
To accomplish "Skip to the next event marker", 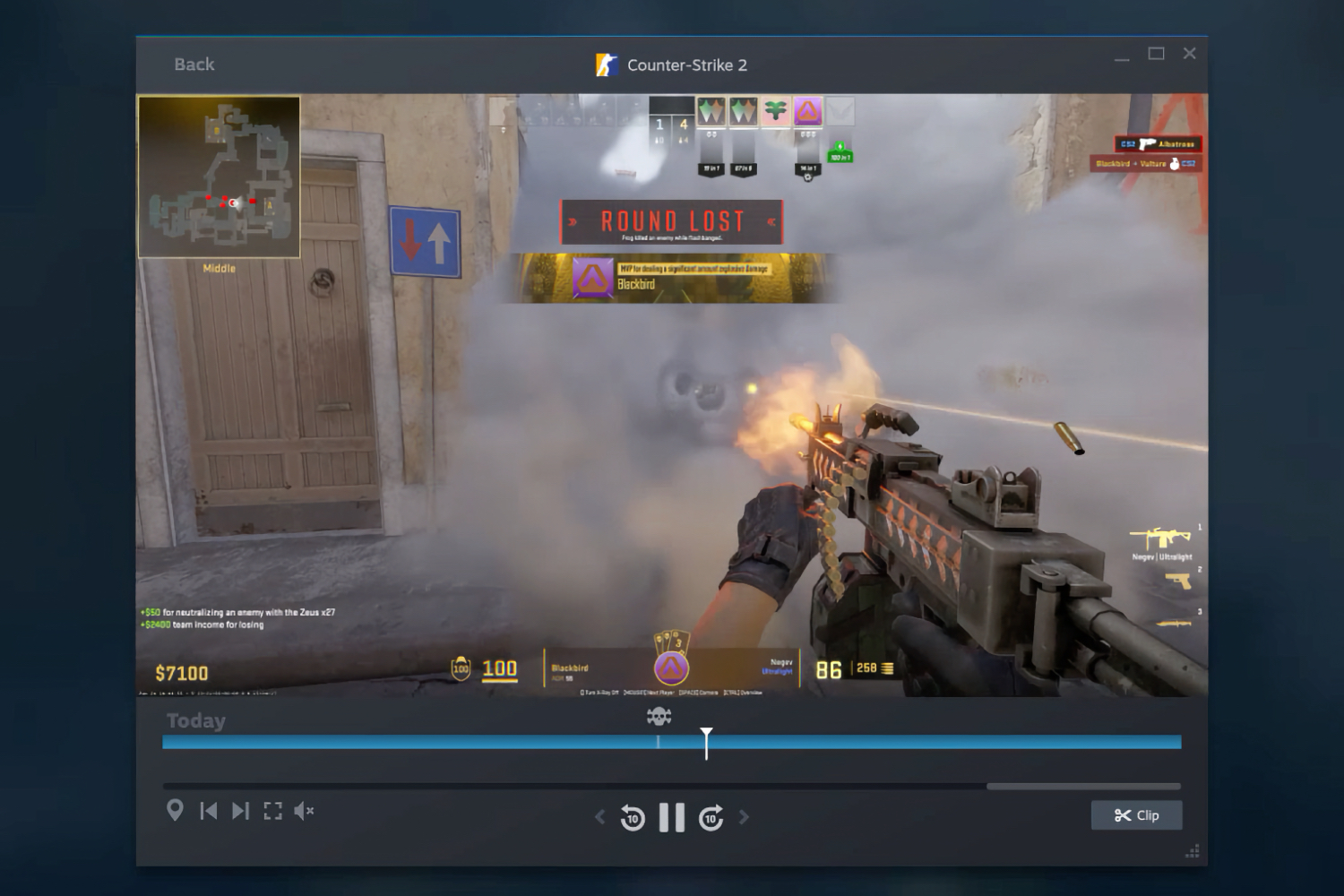I will tap(239, 809).
